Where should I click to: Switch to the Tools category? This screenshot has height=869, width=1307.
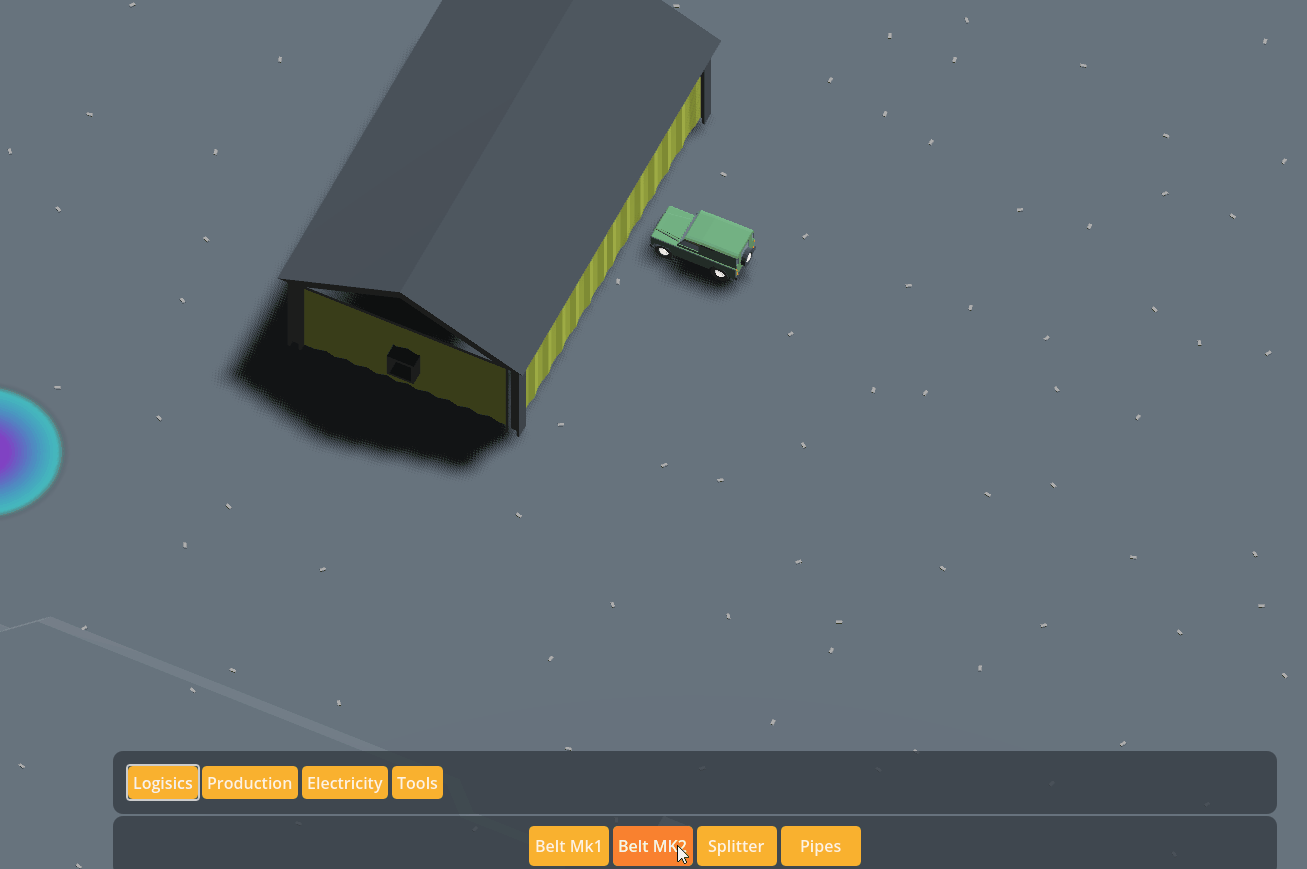pyautogui.click(x=417, y=782)
